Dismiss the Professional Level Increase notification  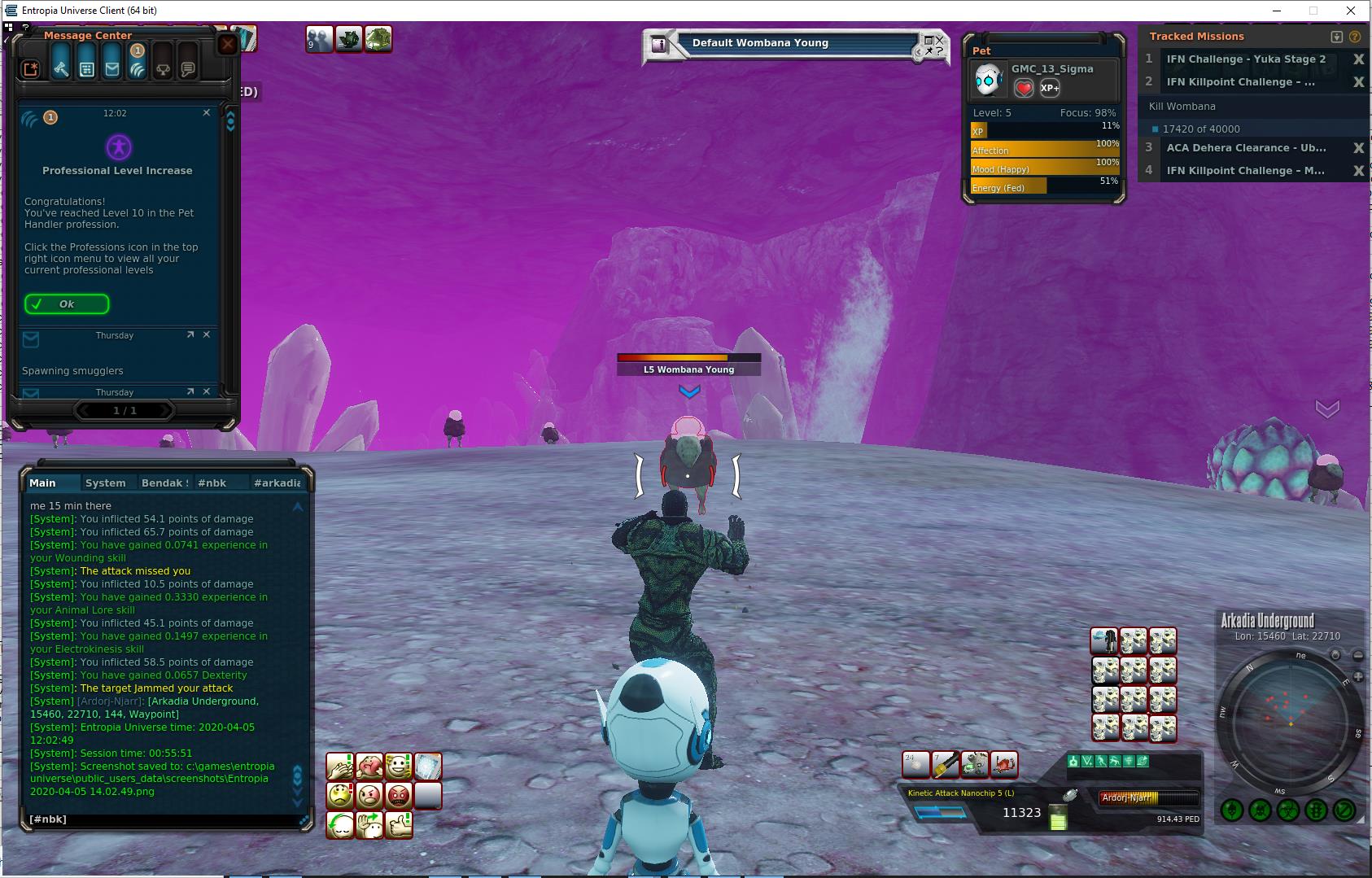(x=206, y=113)
